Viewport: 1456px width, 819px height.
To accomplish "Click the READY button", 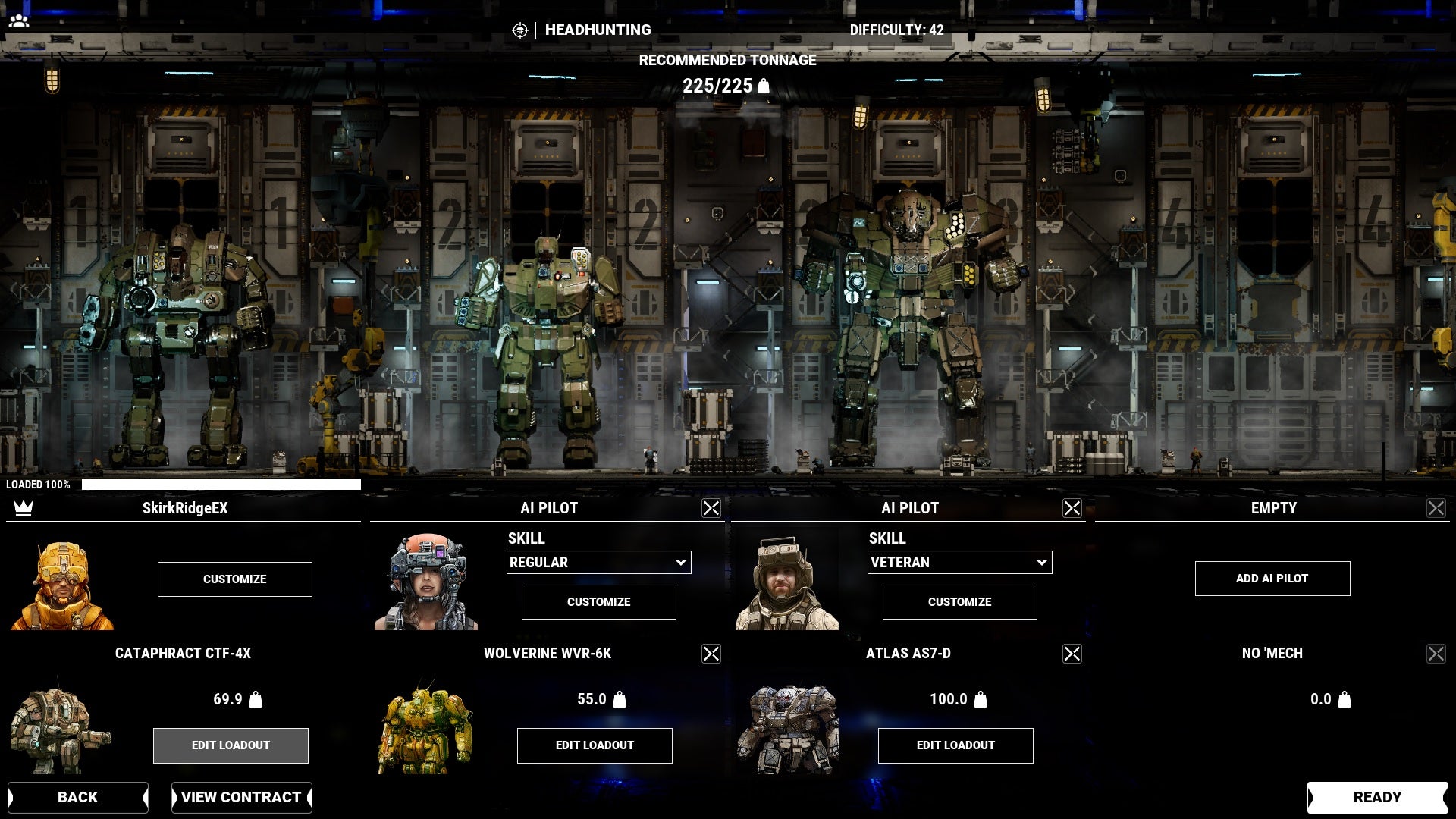I will click(x=1377, y=797).
